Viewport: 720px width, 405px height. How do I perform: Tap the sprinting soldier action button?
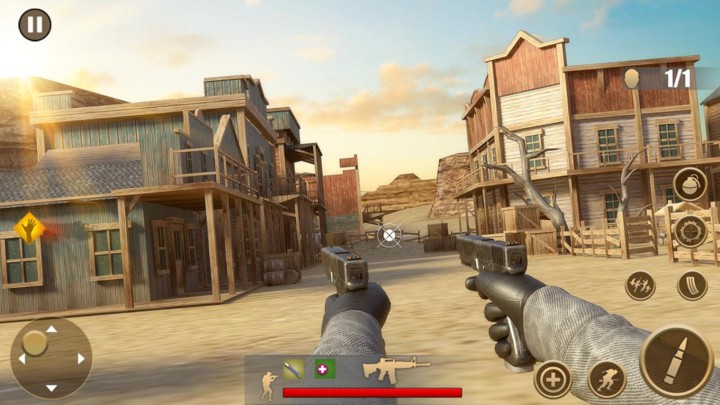click(x=607, y=379)
